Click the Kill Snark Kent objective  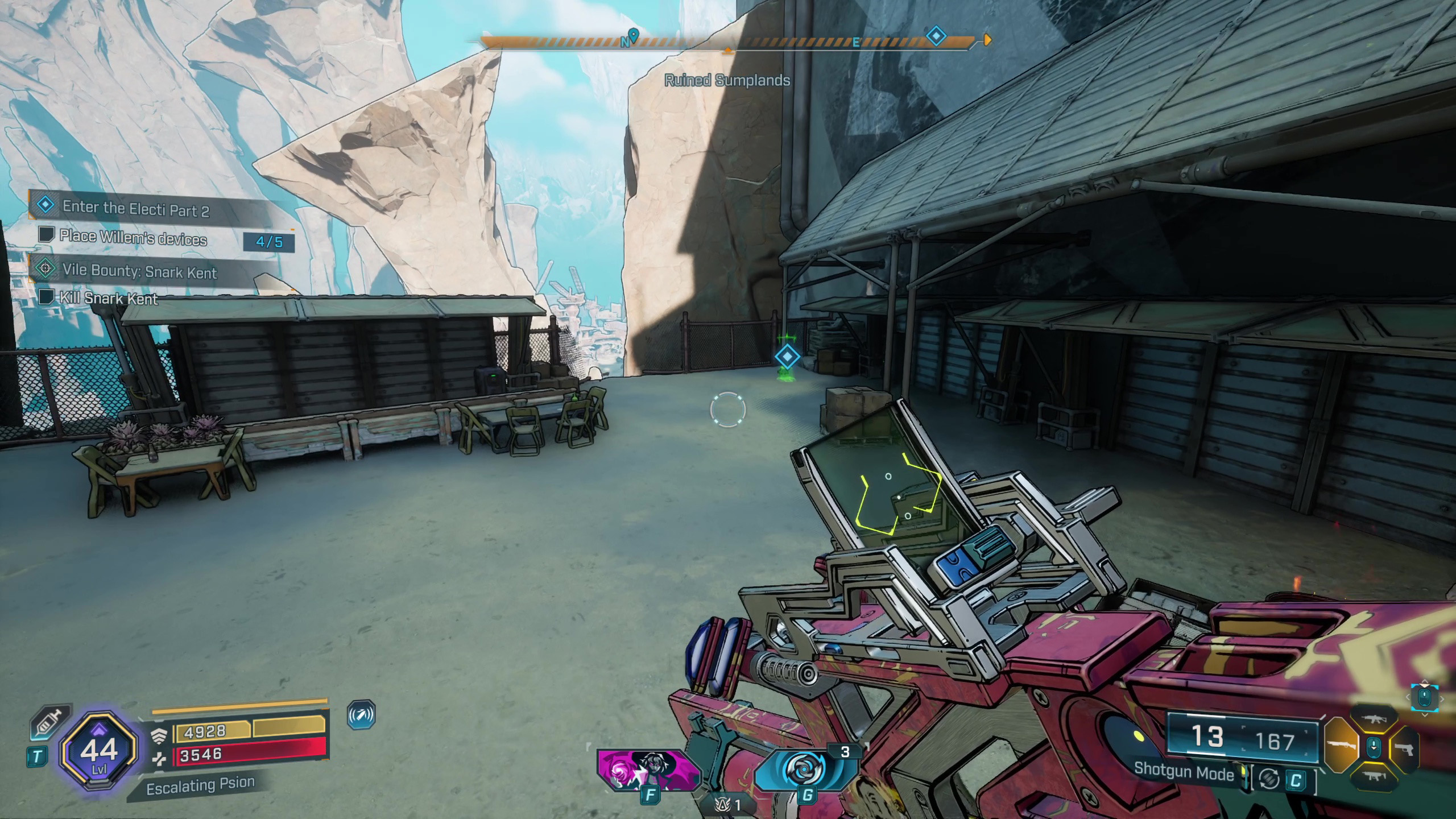click(x=109, y=298)
